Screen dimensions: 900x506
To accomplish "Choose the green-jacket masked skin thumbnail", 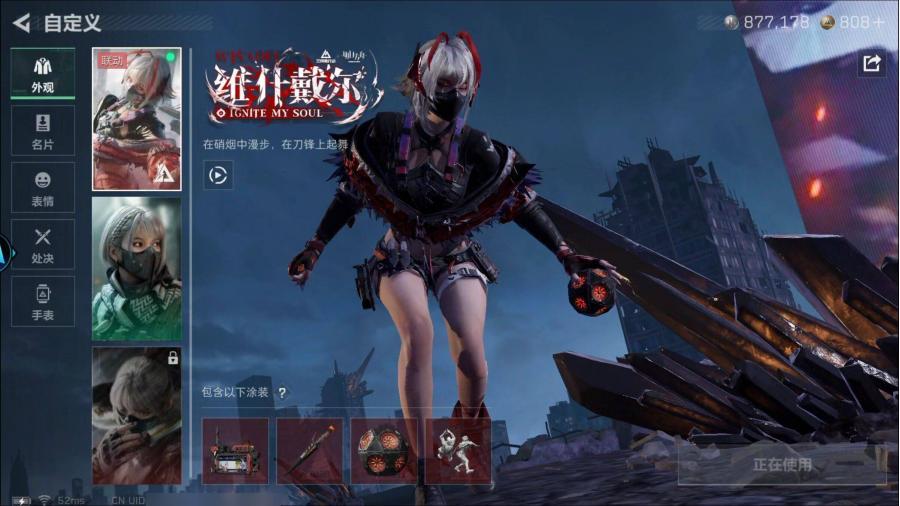I will (x=136, y=268).
